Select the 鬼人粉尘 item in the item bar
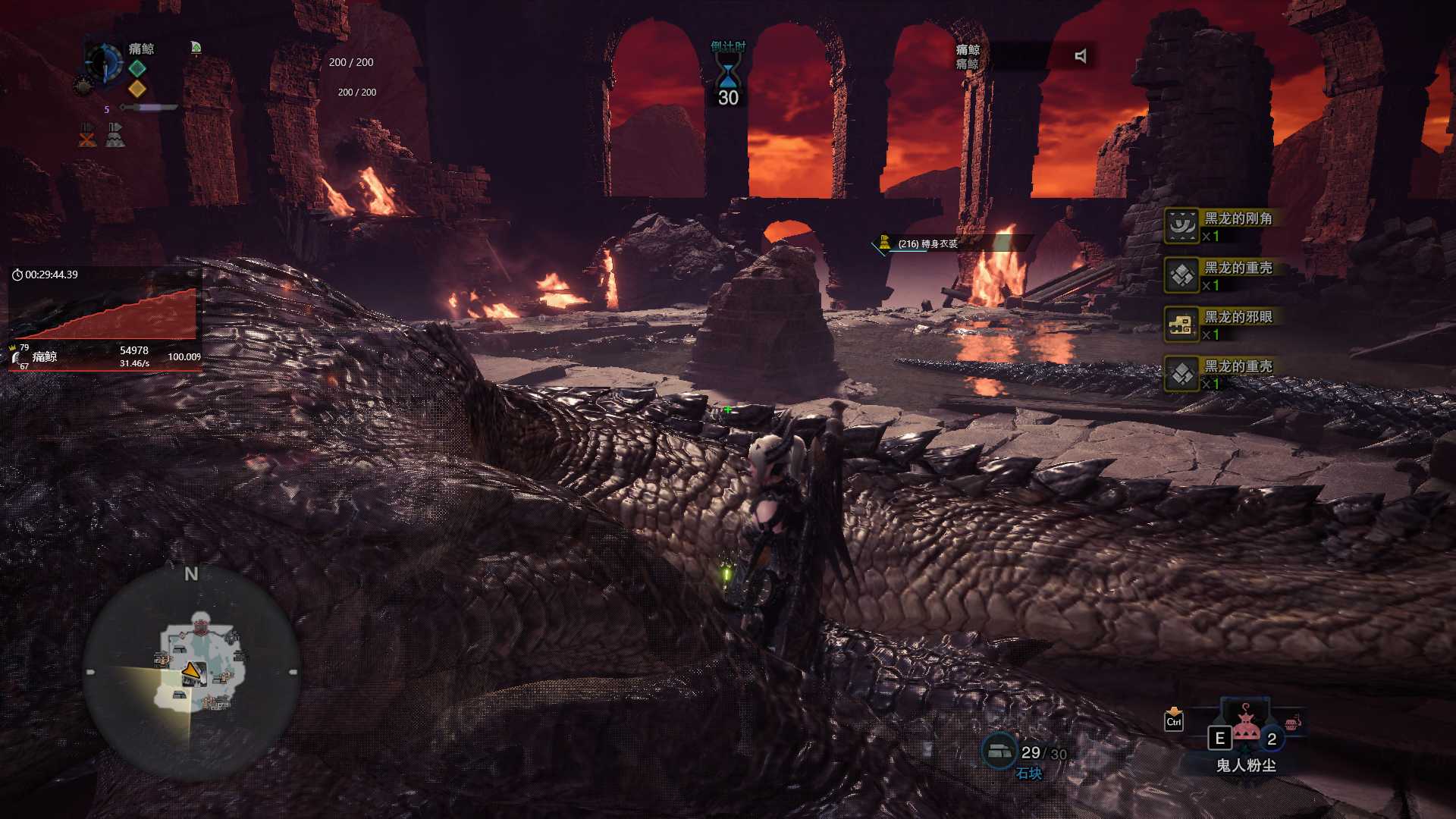 point(1245,730)
